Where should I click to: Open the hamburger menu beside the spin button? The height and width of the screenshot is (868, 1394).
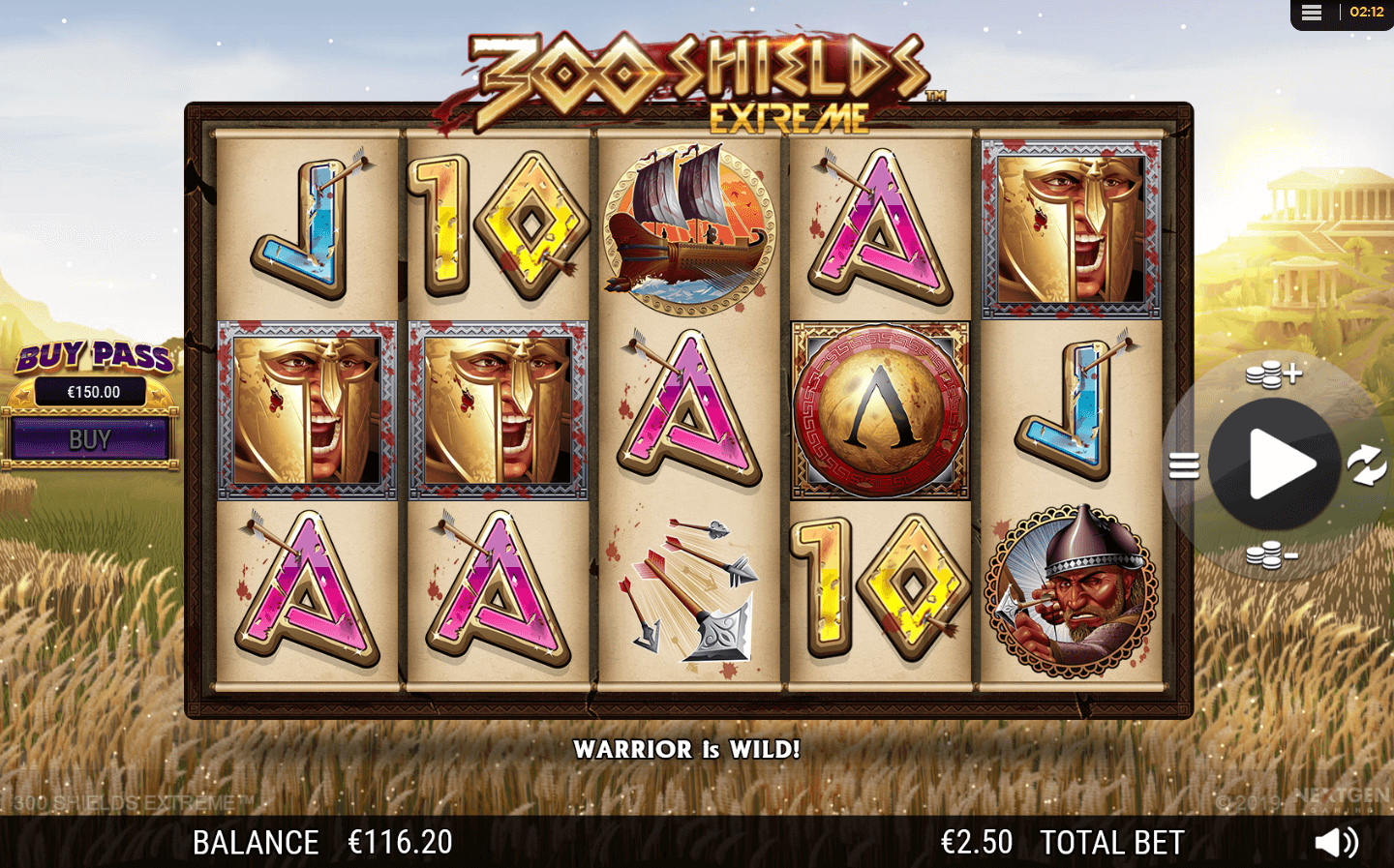point(1183,465)
